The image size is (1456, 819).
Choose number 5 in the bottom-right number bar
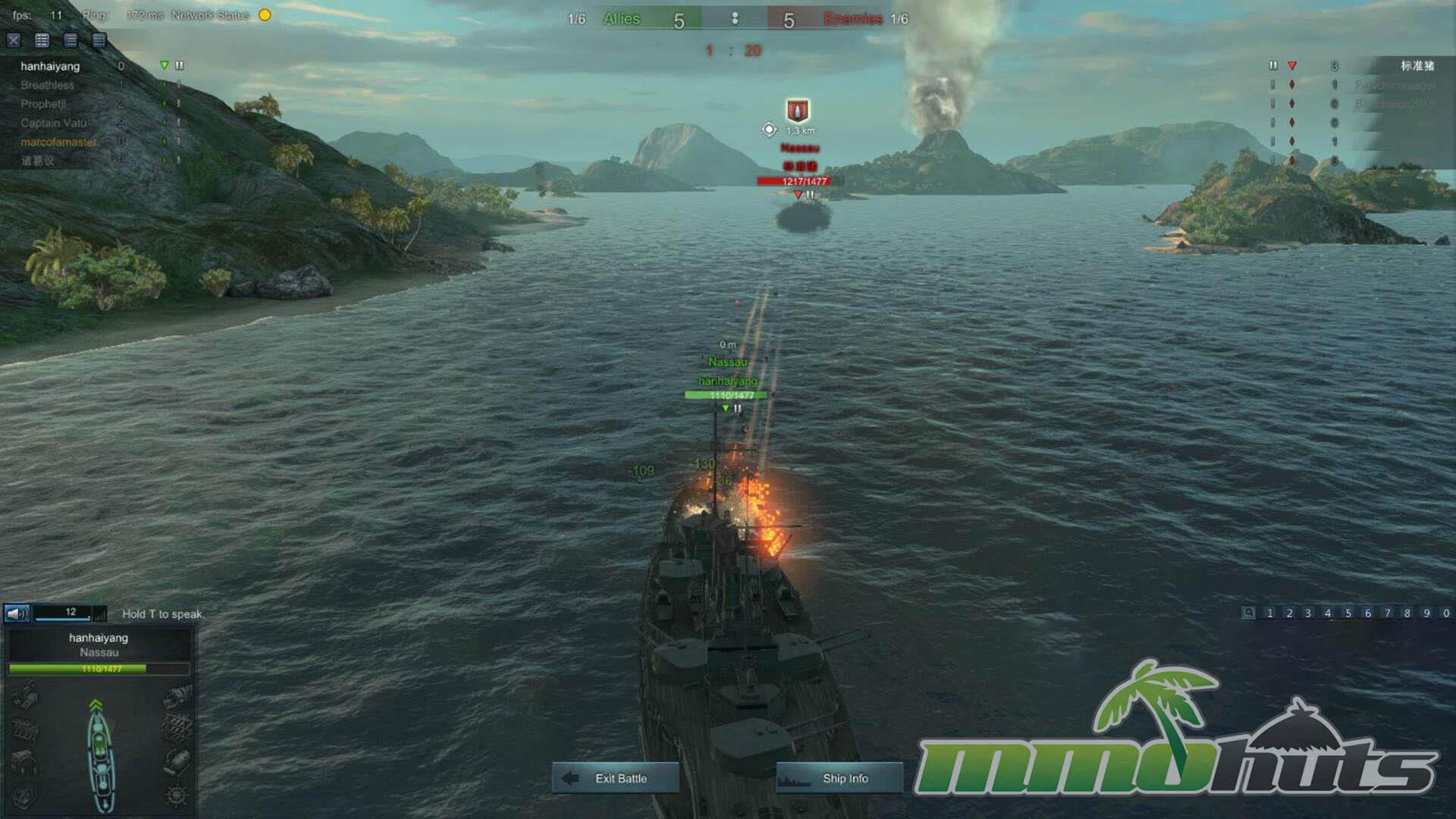[x=1348, y=613]
